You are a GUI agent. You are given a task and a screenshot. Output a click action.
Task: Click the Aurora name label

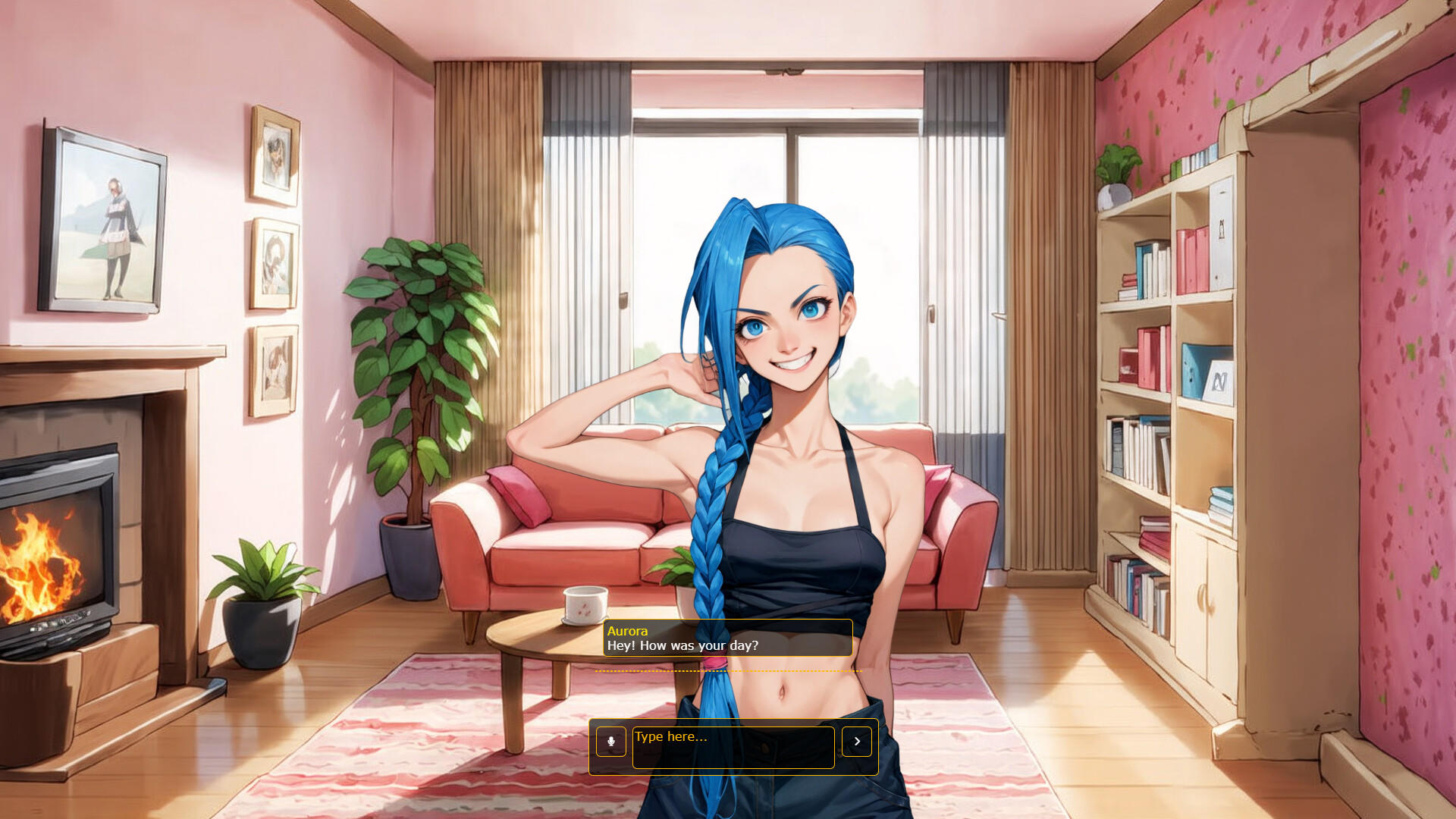(x=627, y=631)
